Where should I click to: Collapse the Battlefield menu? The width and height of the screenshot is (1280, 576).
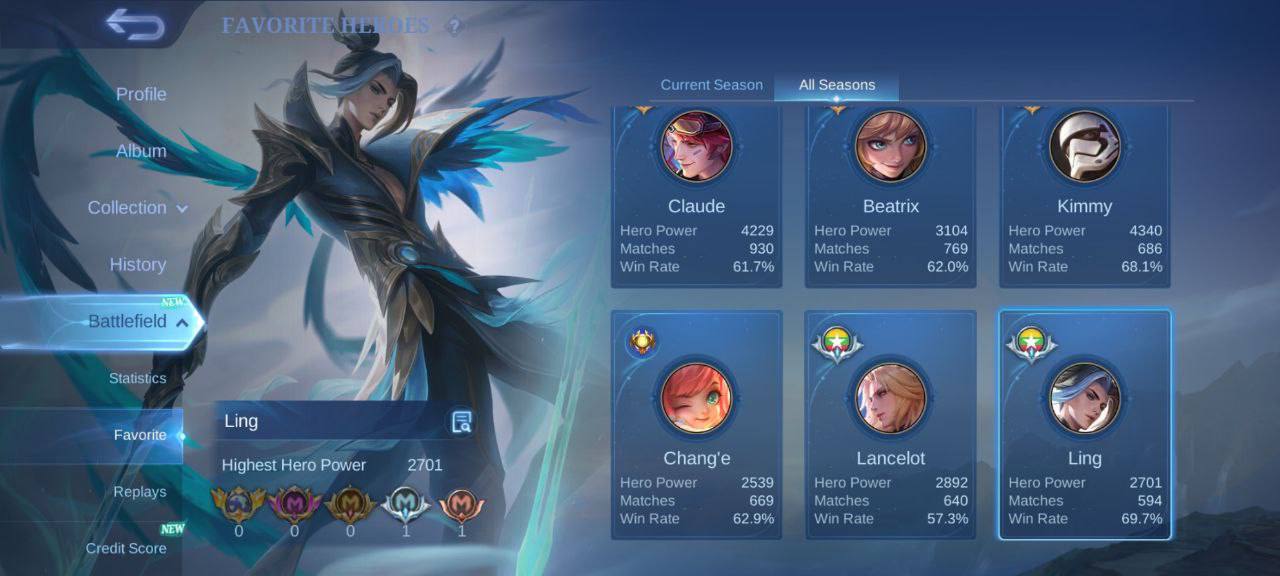138,322
